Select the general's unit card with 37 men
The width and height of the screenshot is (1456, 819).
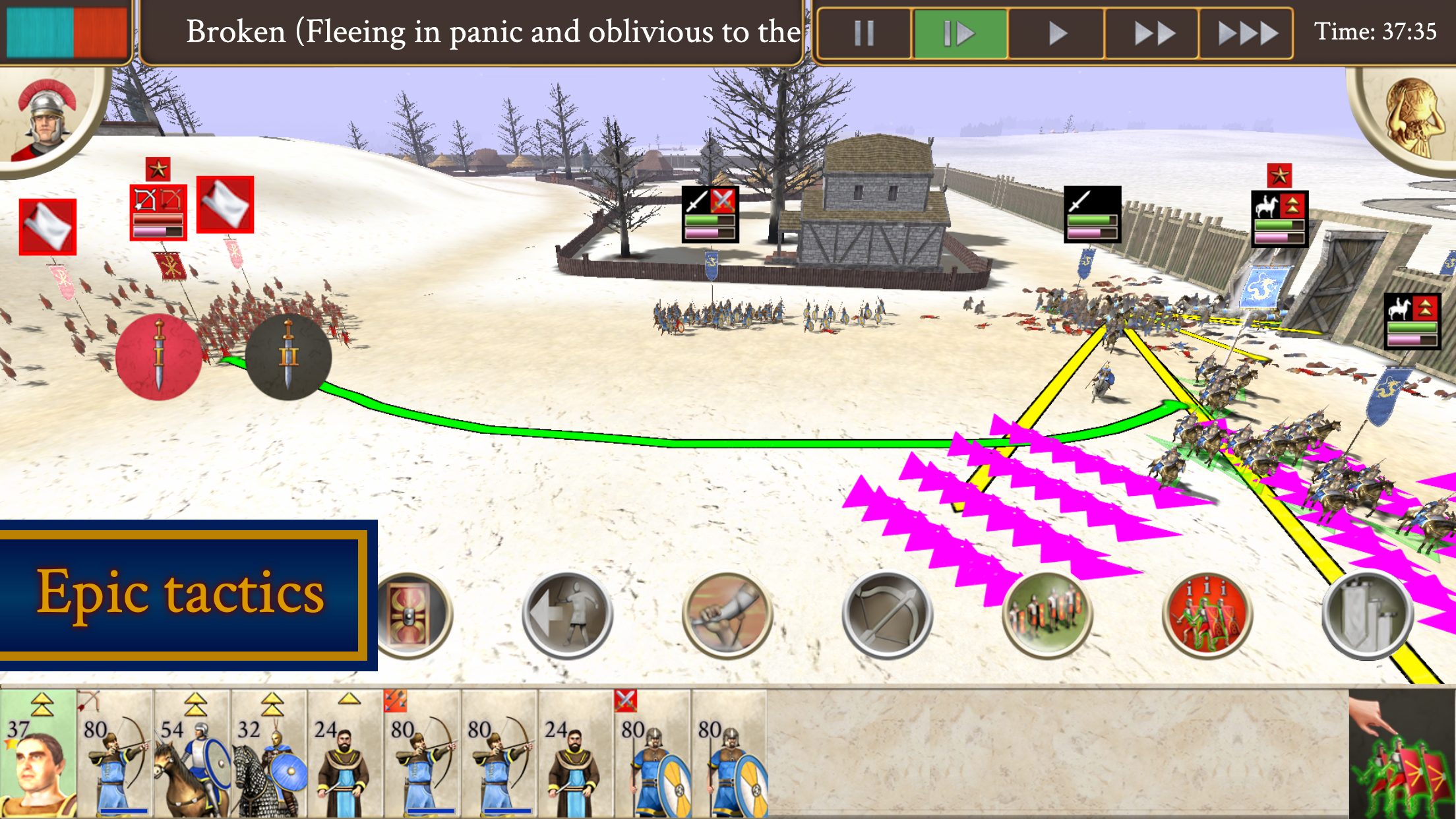pos(38,753)
